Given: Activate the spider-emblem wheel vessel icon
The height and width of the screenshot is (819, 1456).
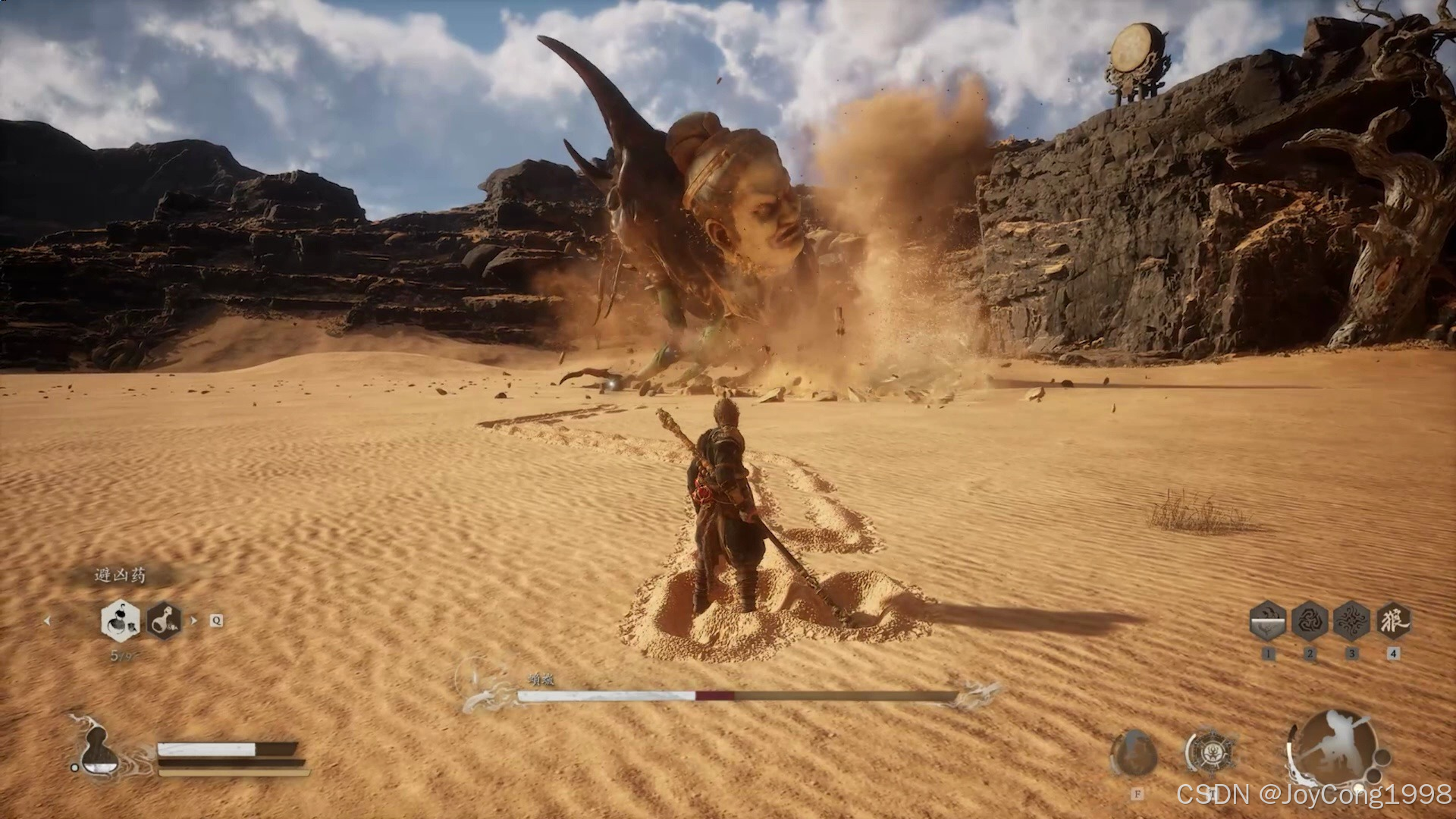Looking at the screenshot, I should (1210, 753).
